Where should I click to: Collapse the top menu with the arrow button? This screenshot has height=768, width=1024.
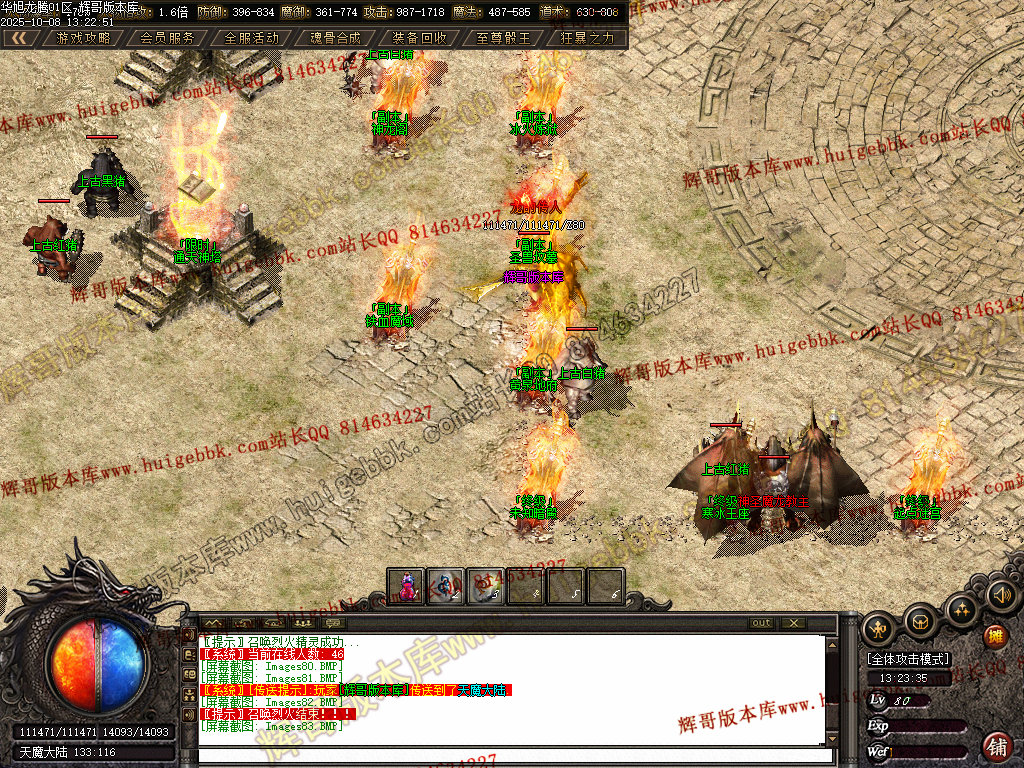coord(20,38)
